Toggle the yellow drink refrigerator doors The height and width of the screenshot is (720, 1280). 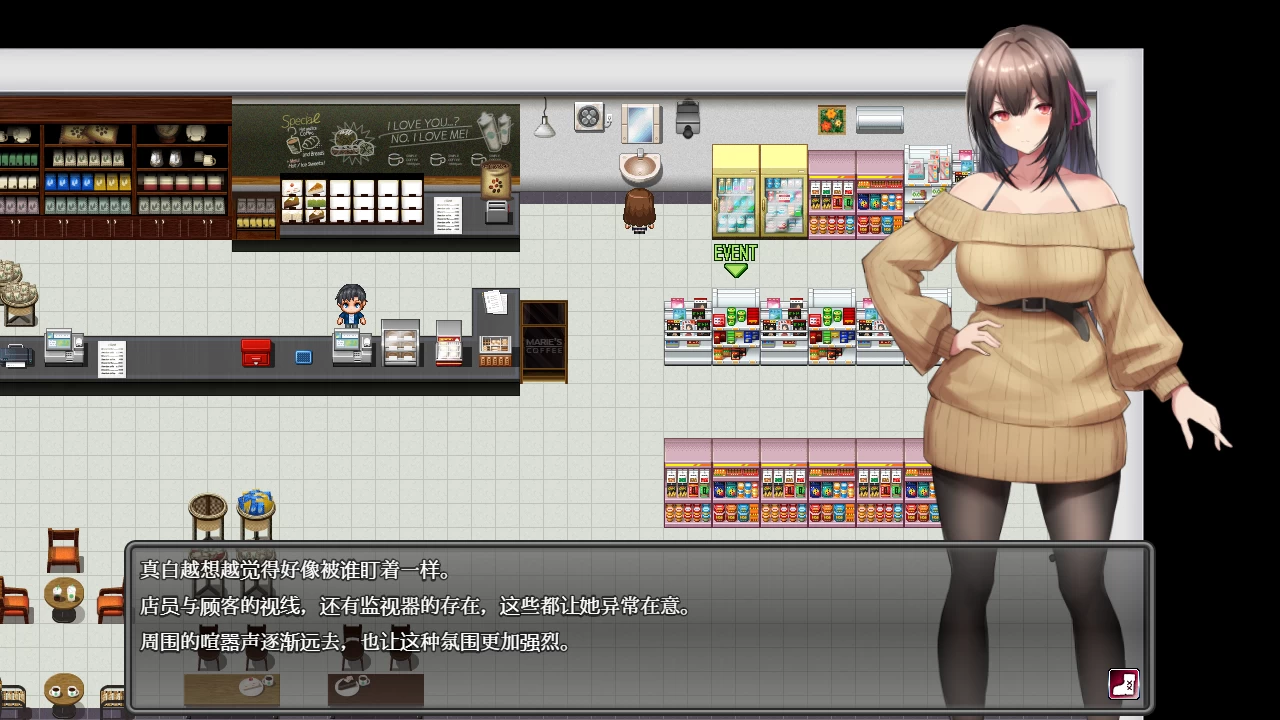pyautogui.click(x=758, y=190)
